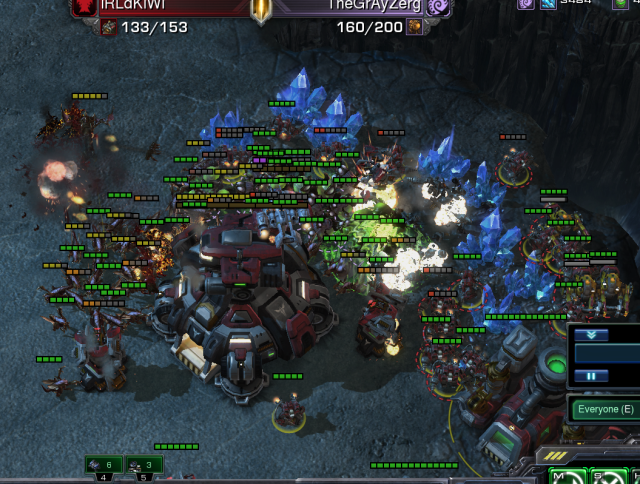
Task: Pause the replay playback
Action: (590, 376)
